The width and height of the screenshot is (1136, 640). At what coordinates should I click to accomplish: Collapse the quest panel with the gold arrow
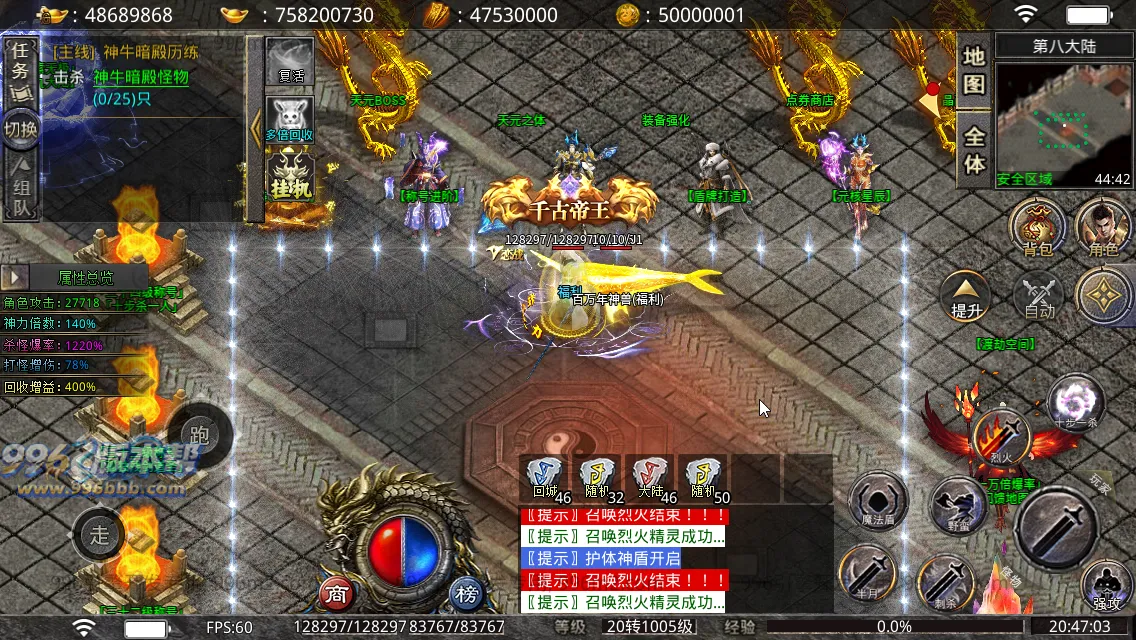[x=255, y=131]
